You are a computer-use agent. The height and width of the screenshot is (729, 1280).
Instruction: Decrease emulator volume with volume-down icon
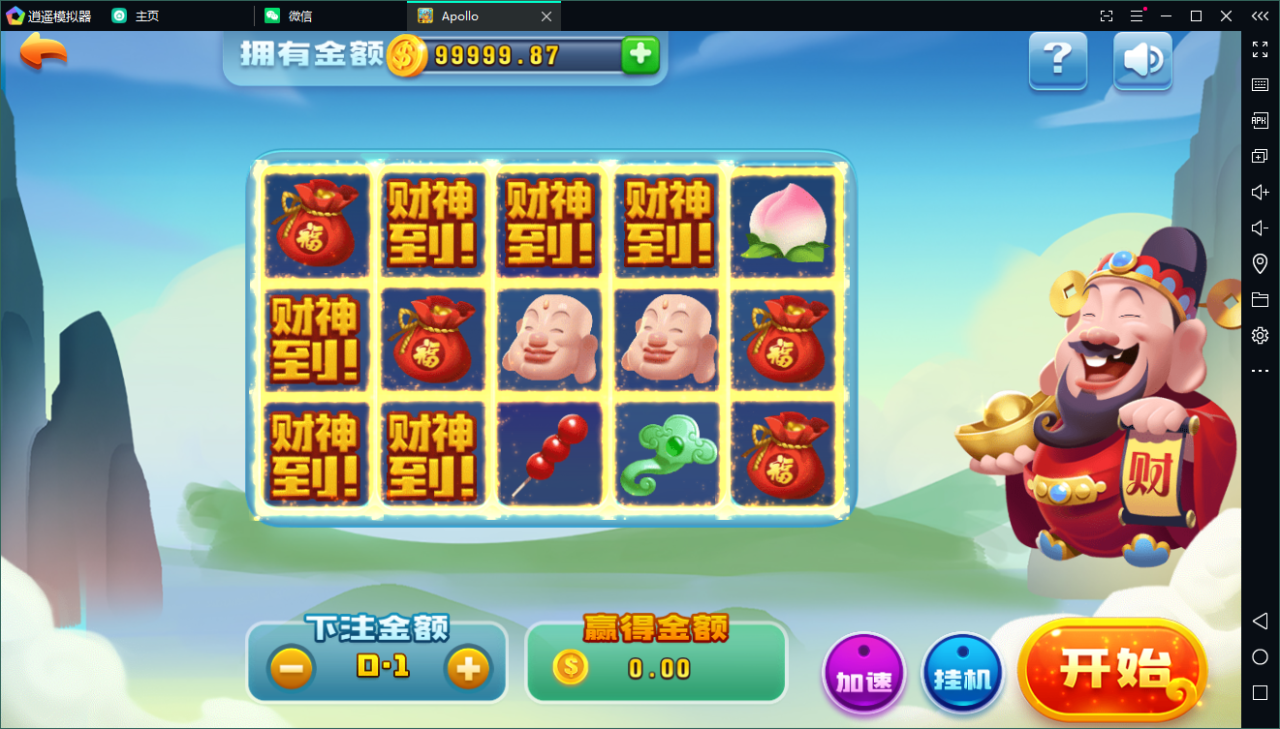1259,227
